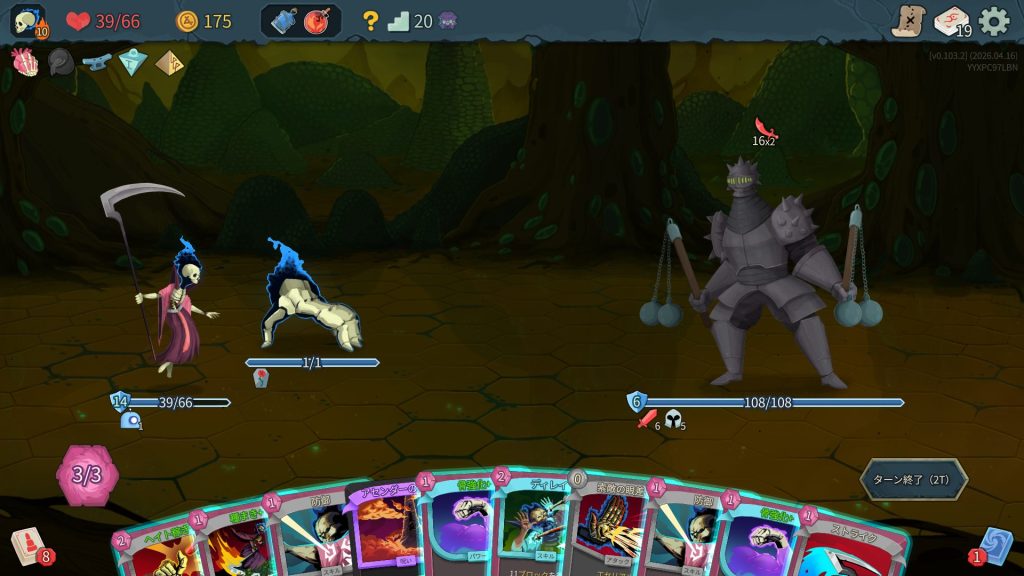Open the settings gear menu
Image resolution: width=1024 pixels, height=576 pixels.
(x=993, y=21)
